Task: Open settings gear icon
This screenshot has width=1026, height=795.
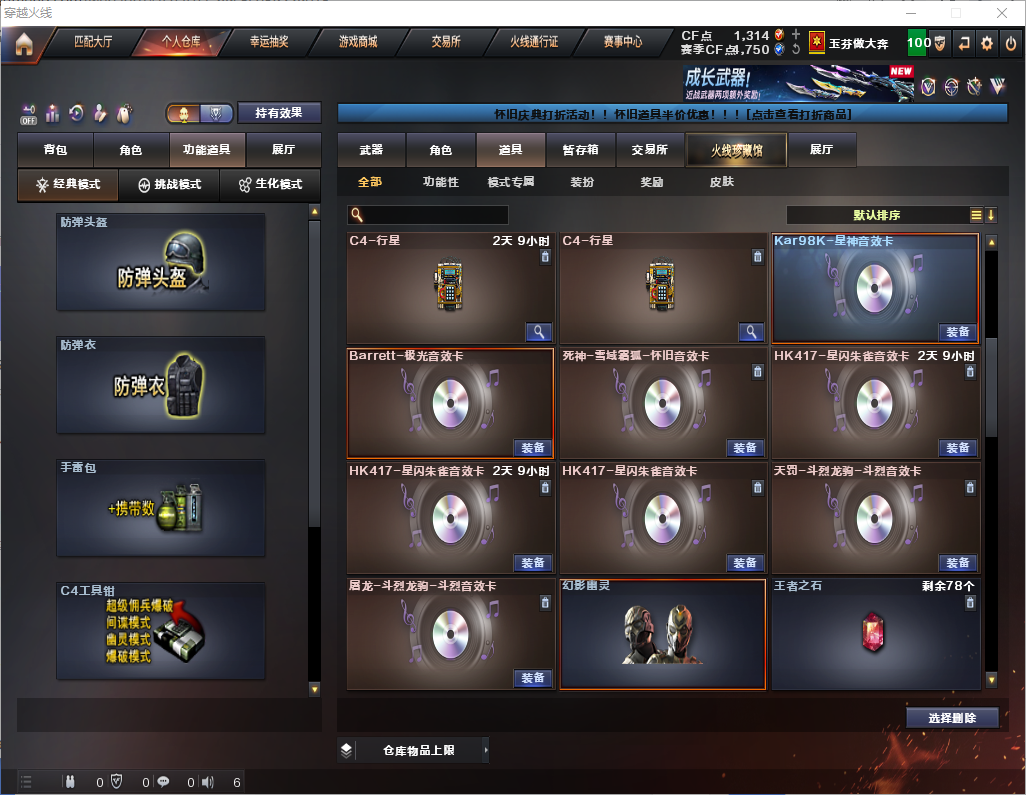Action: point(987,43)
